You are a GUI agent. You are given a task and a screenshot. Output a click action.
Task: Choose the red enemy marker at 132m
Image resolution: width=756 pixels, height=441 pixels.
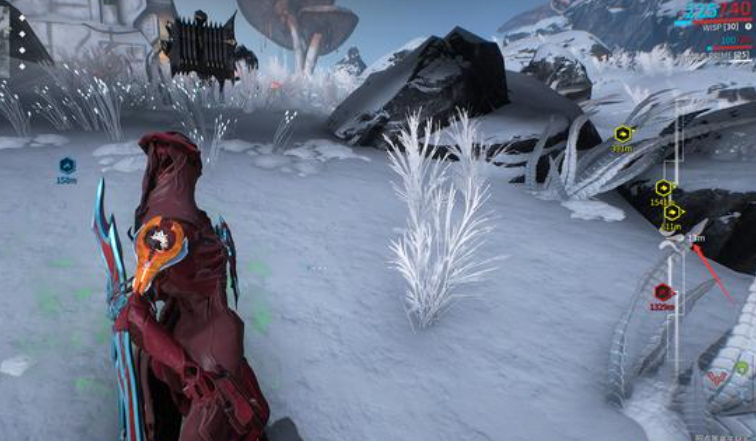(x=662, y=292)
